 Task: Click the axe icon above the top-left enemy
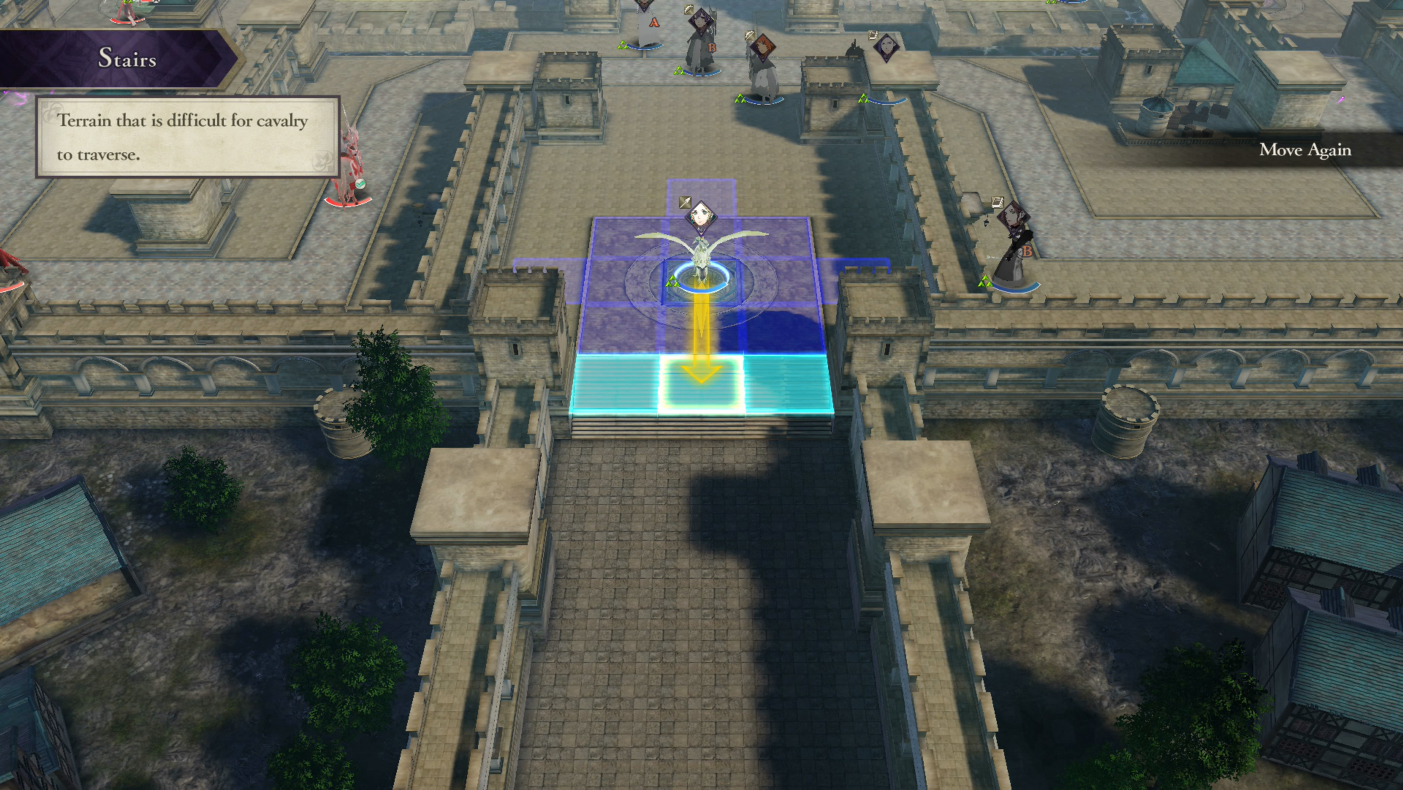click(x=688, y=9)
